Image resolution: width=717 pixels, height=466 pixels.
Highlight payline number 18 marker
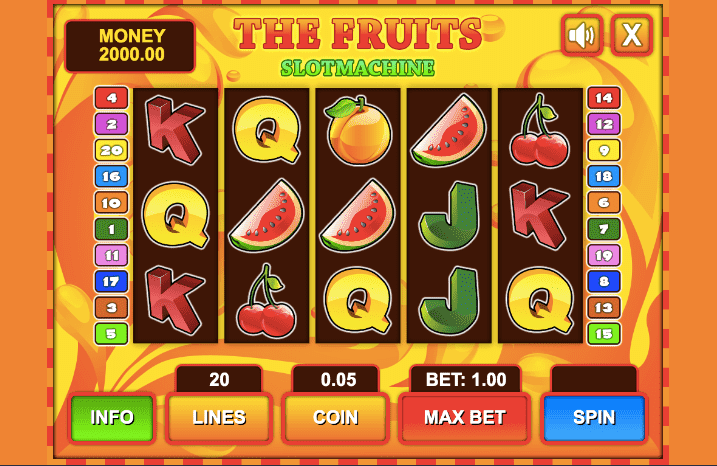(x=603, y=177)
